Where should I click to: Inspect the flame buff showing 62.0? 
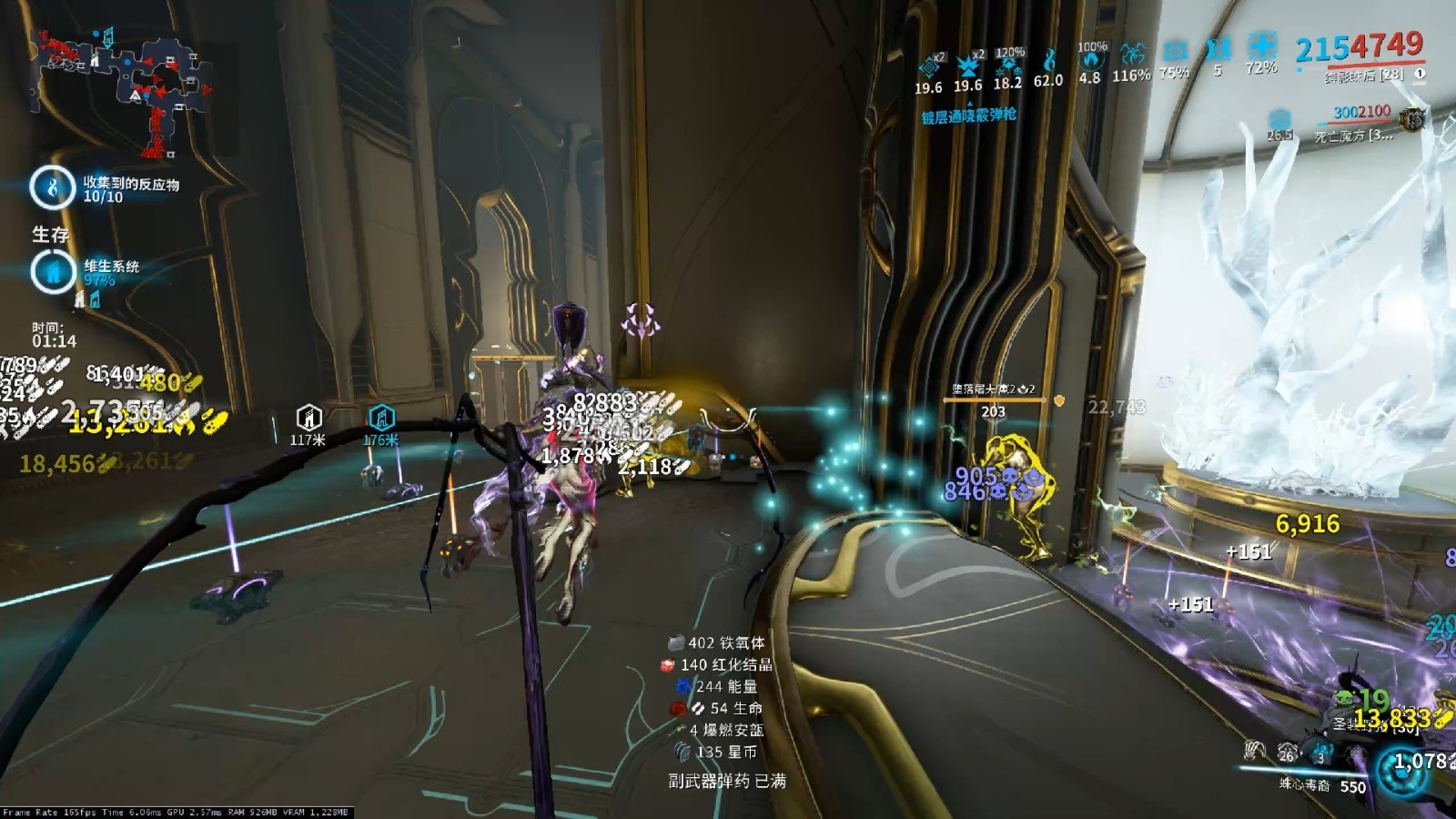[1048, 60]
